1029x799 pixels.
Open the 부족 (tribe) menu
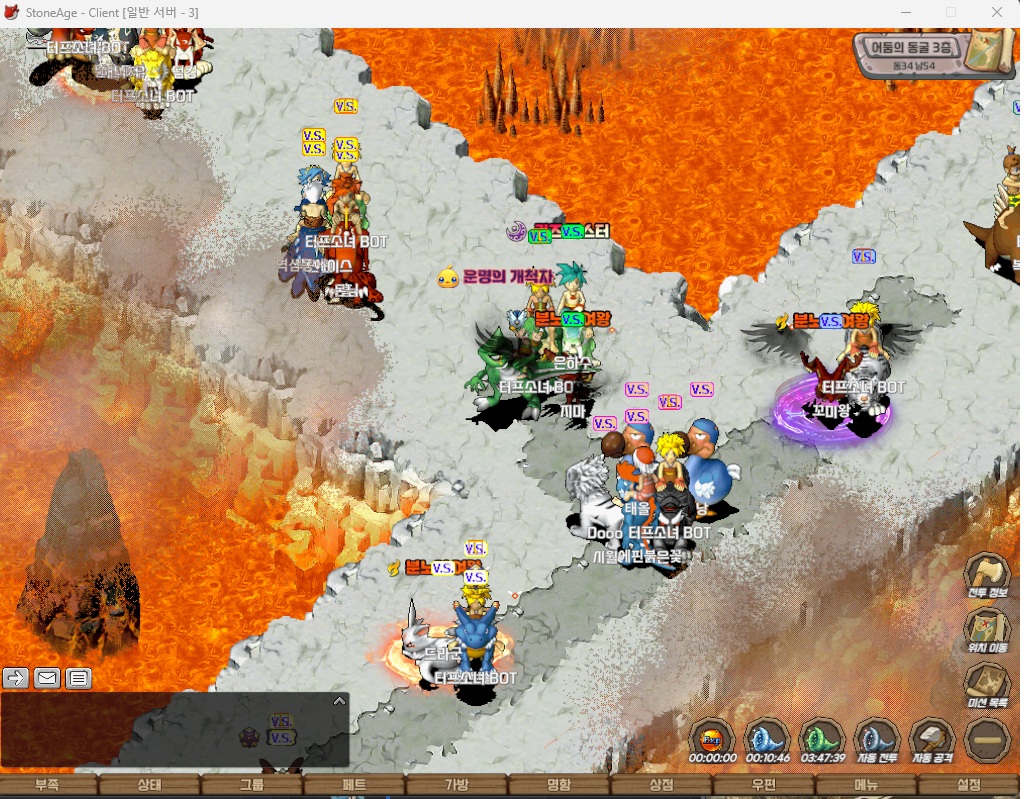click(x=47, y=786)
